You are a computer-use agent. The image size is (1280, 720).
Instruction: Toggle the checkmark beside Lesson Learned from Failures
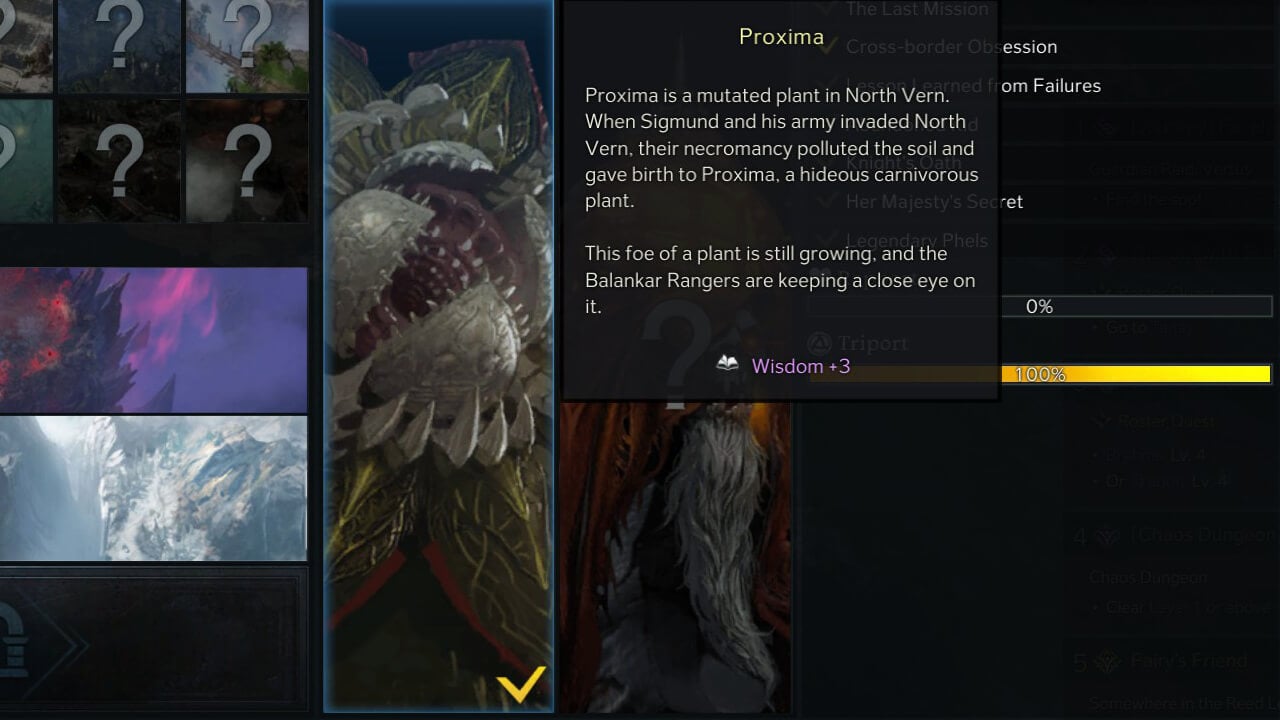[827, 84]
